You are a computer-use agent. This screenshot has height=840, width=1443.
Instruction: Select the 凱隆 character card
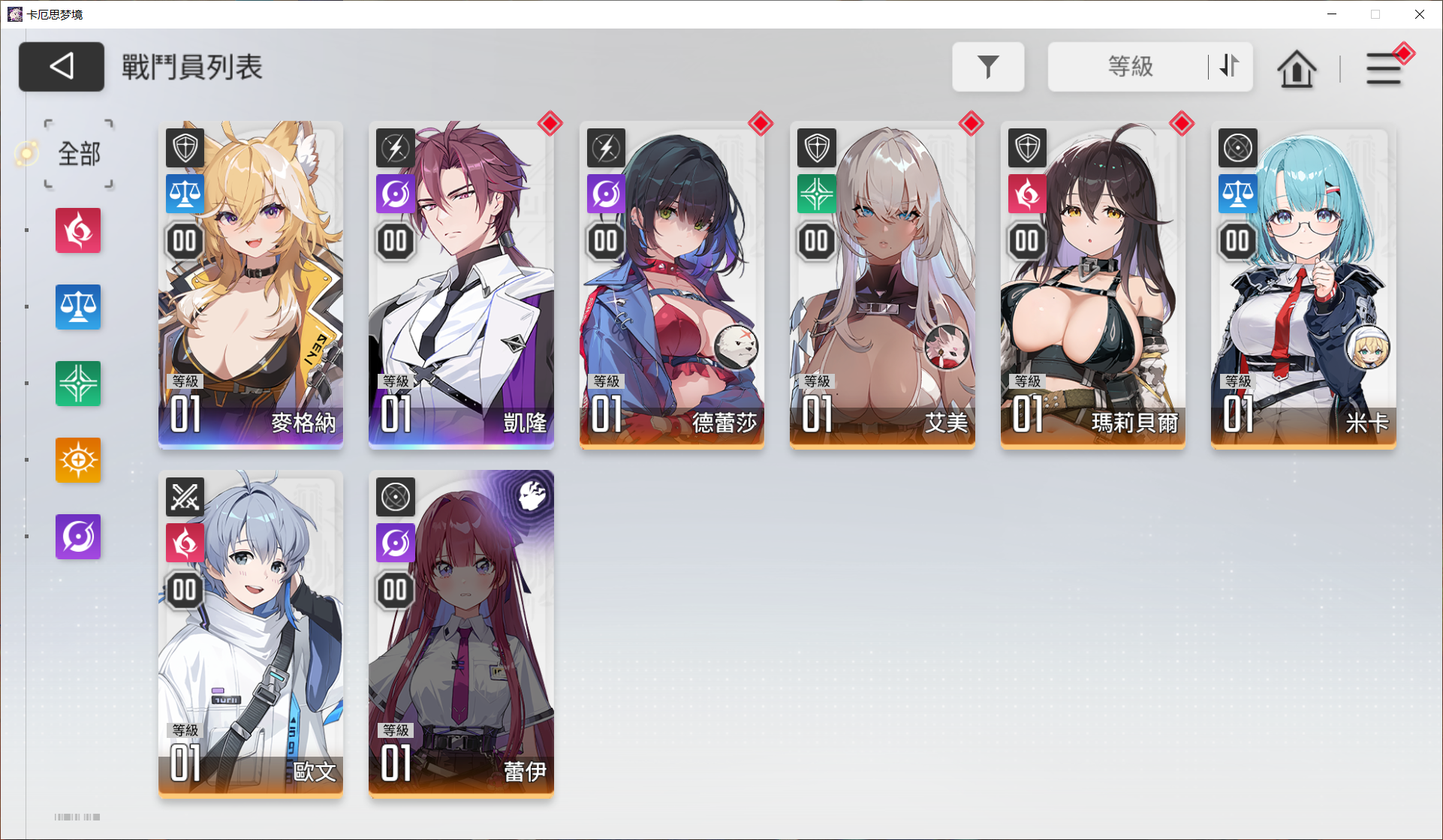[461, 285]
